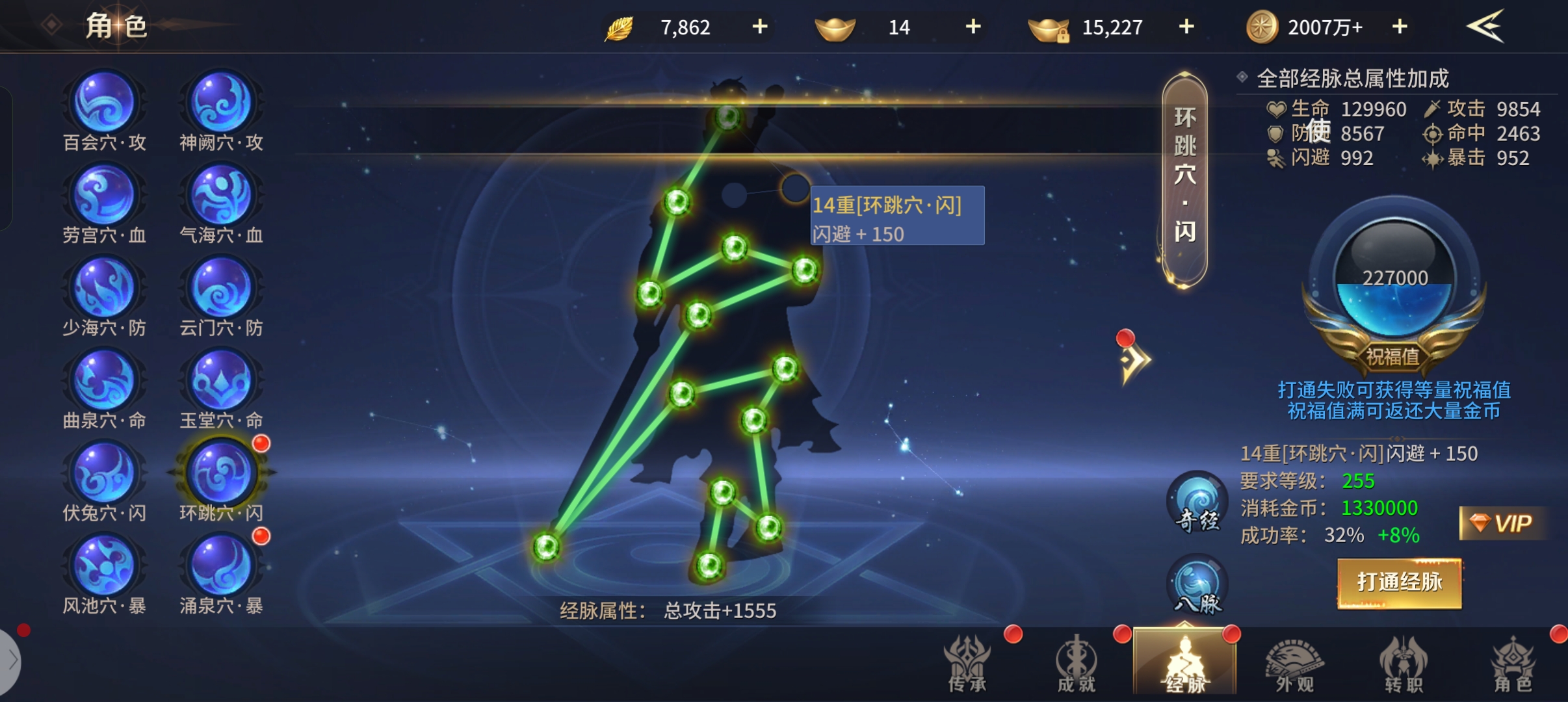This screenshot has width=1568, height=702.
Task: Open the 玉堂穴·命 acupoint orb
Action: coord(221,381)
